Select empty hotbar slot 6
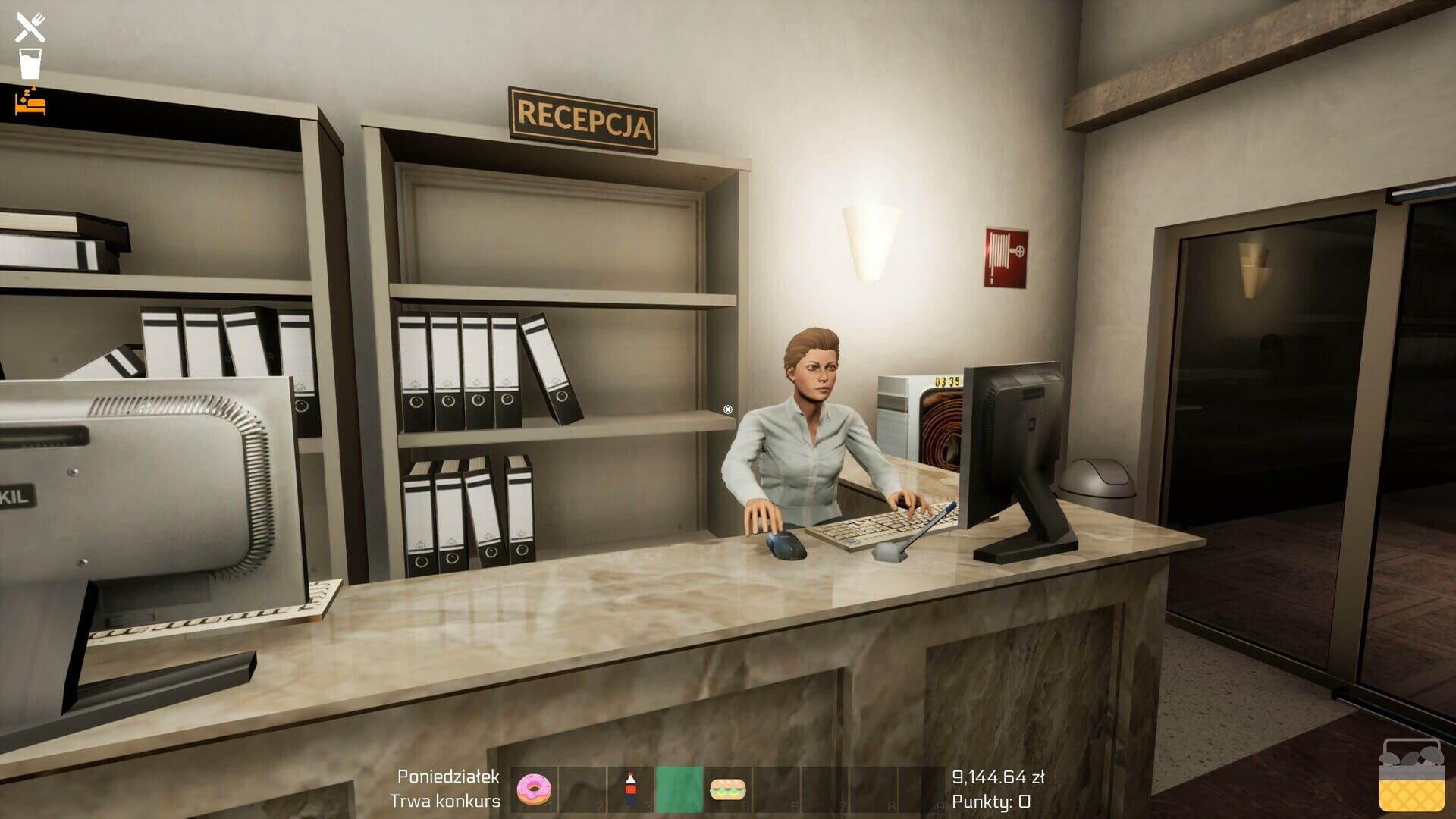This screenshot has width=1456, height=819. [778, 789]
